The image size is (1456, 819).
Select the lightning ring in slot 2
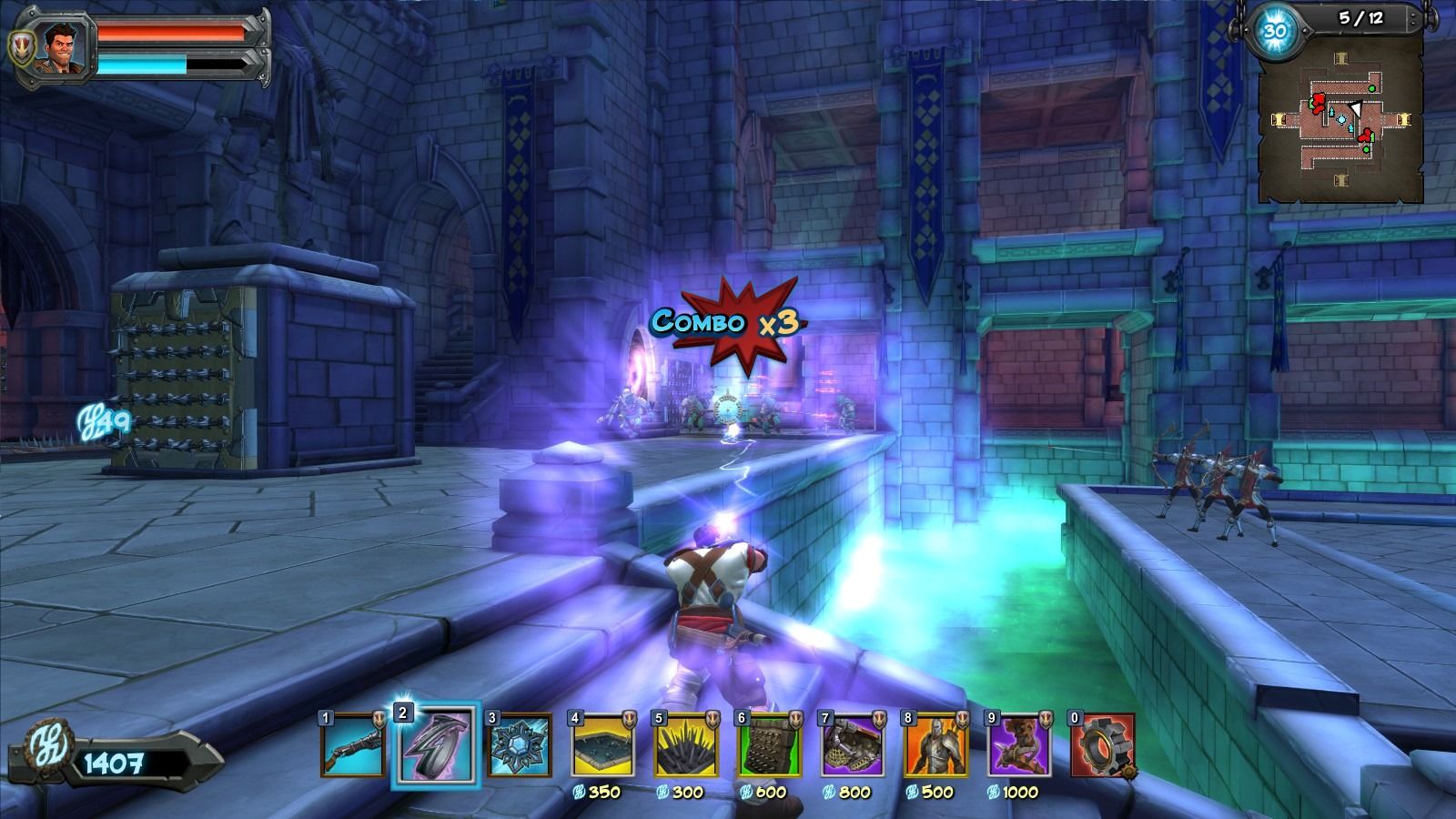coord(435,746)
